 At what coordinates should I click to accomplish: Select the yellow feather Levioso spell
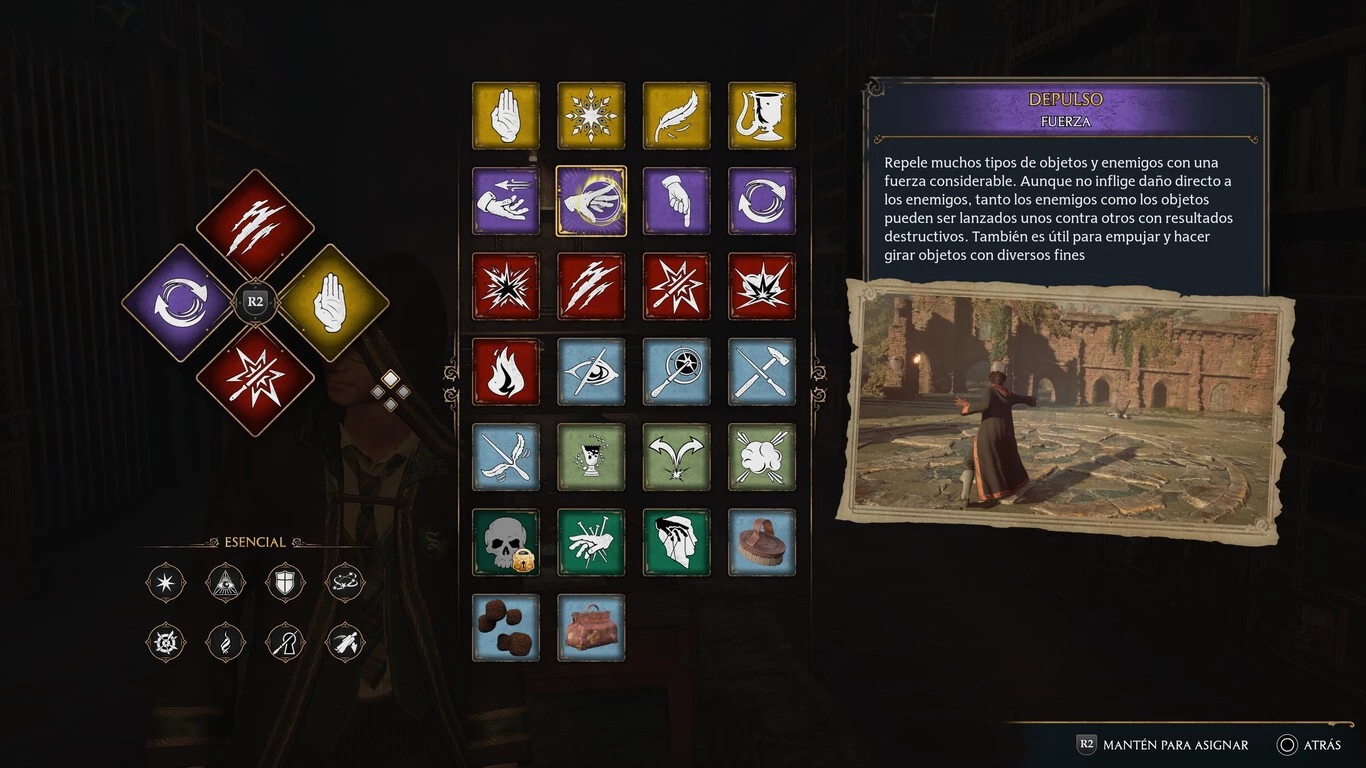[676, 116]
